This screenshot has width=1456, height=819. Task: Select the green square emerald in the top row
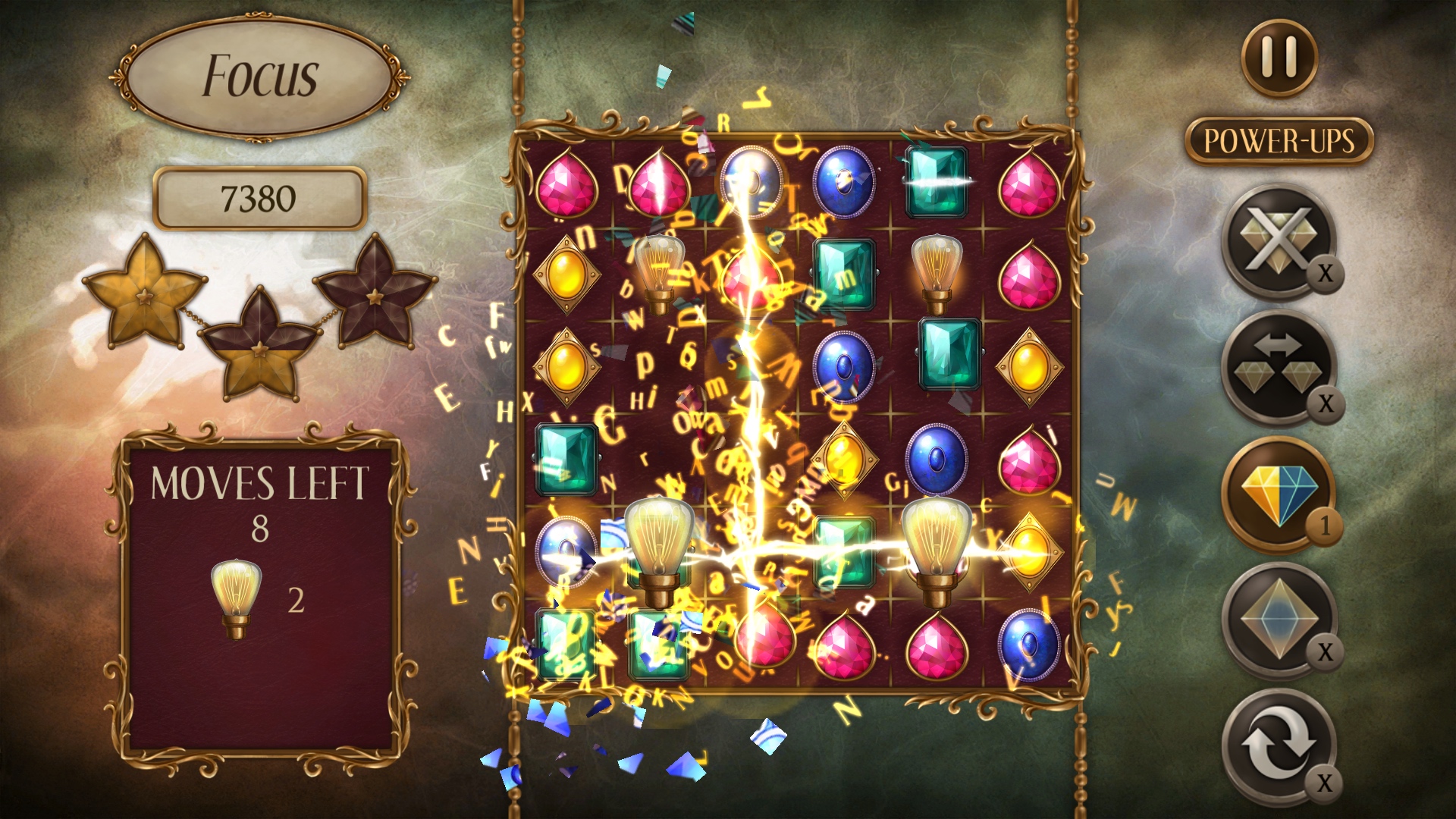pos(937,180)
